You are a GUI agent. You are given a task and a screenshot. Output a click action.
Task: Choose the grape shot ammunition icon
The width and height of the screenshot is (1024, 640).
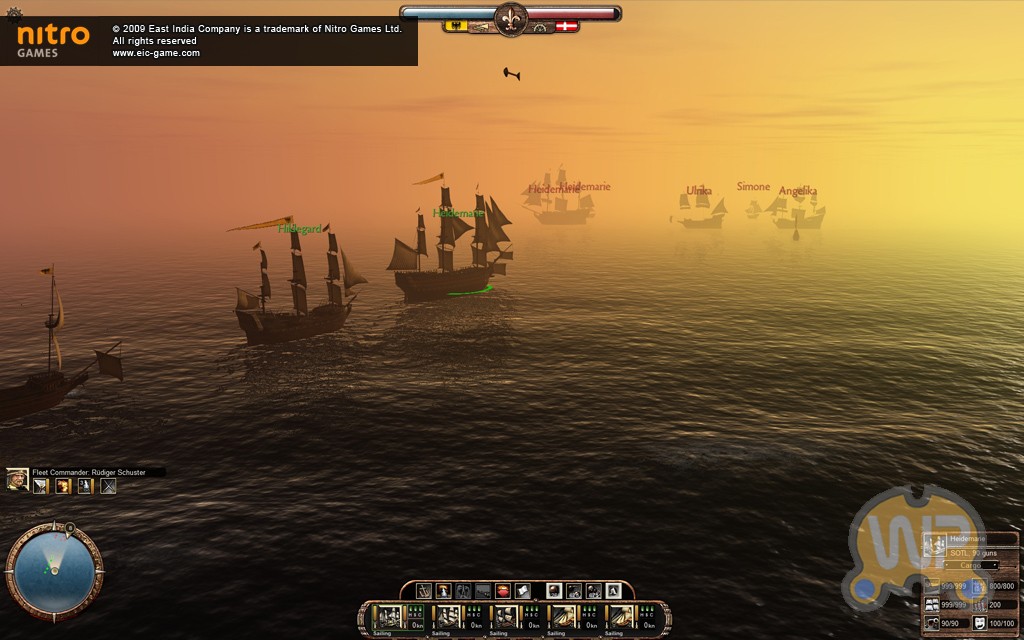point(594,591)
